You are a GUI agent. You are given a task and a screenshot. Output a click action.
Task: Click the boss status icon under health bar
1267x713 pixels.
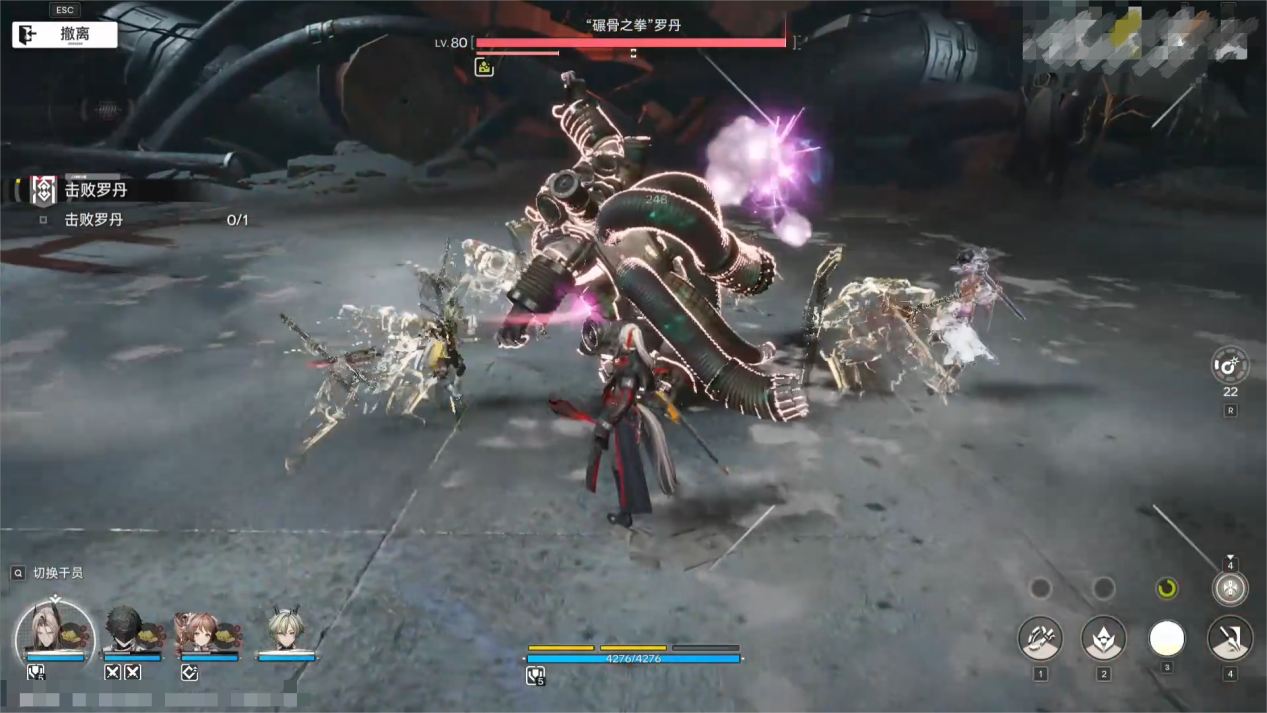click(484, 67)
